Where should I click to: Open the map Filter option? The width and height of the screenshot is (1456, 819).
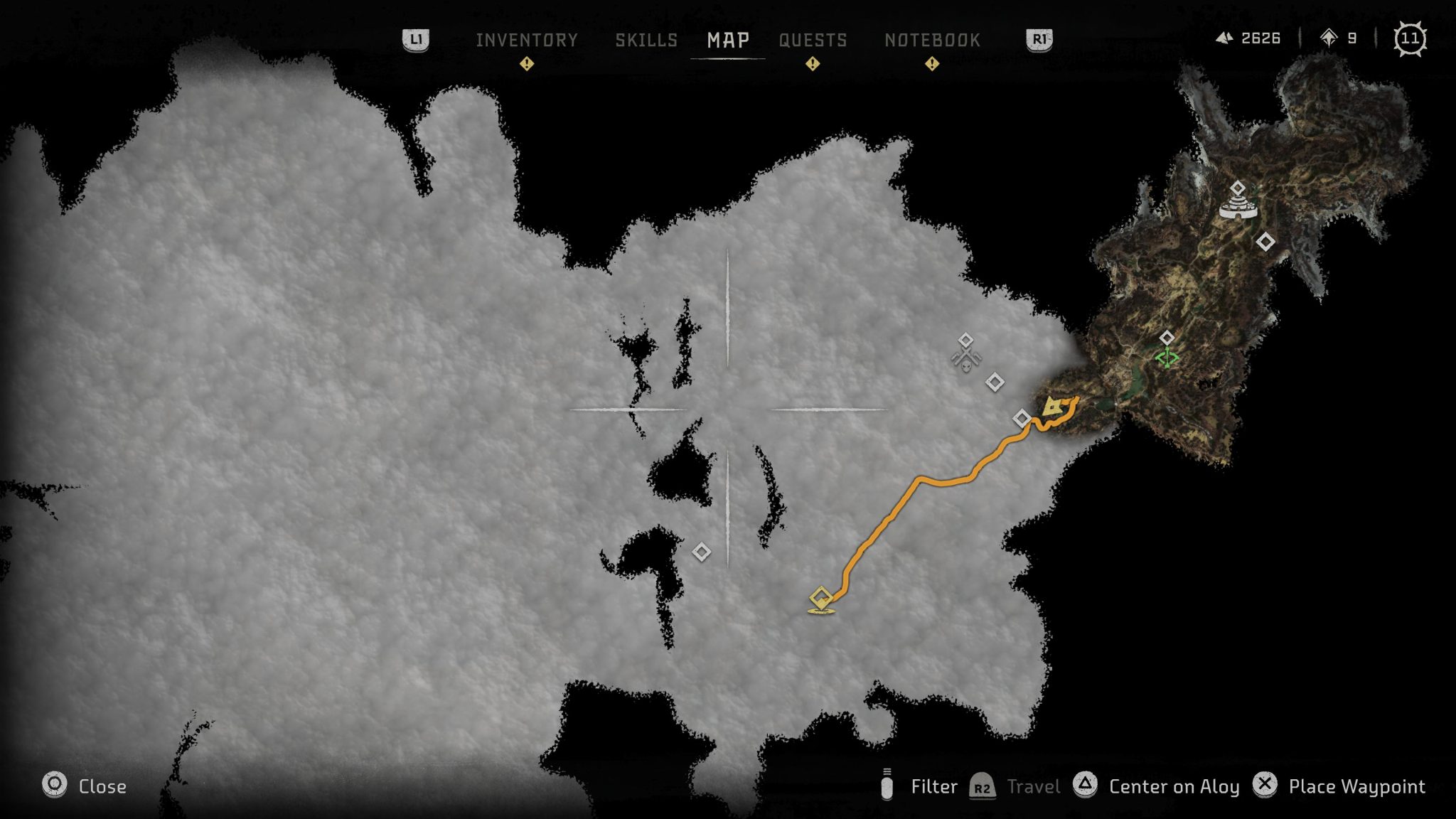pyautogui.click(x=920, y=786)
